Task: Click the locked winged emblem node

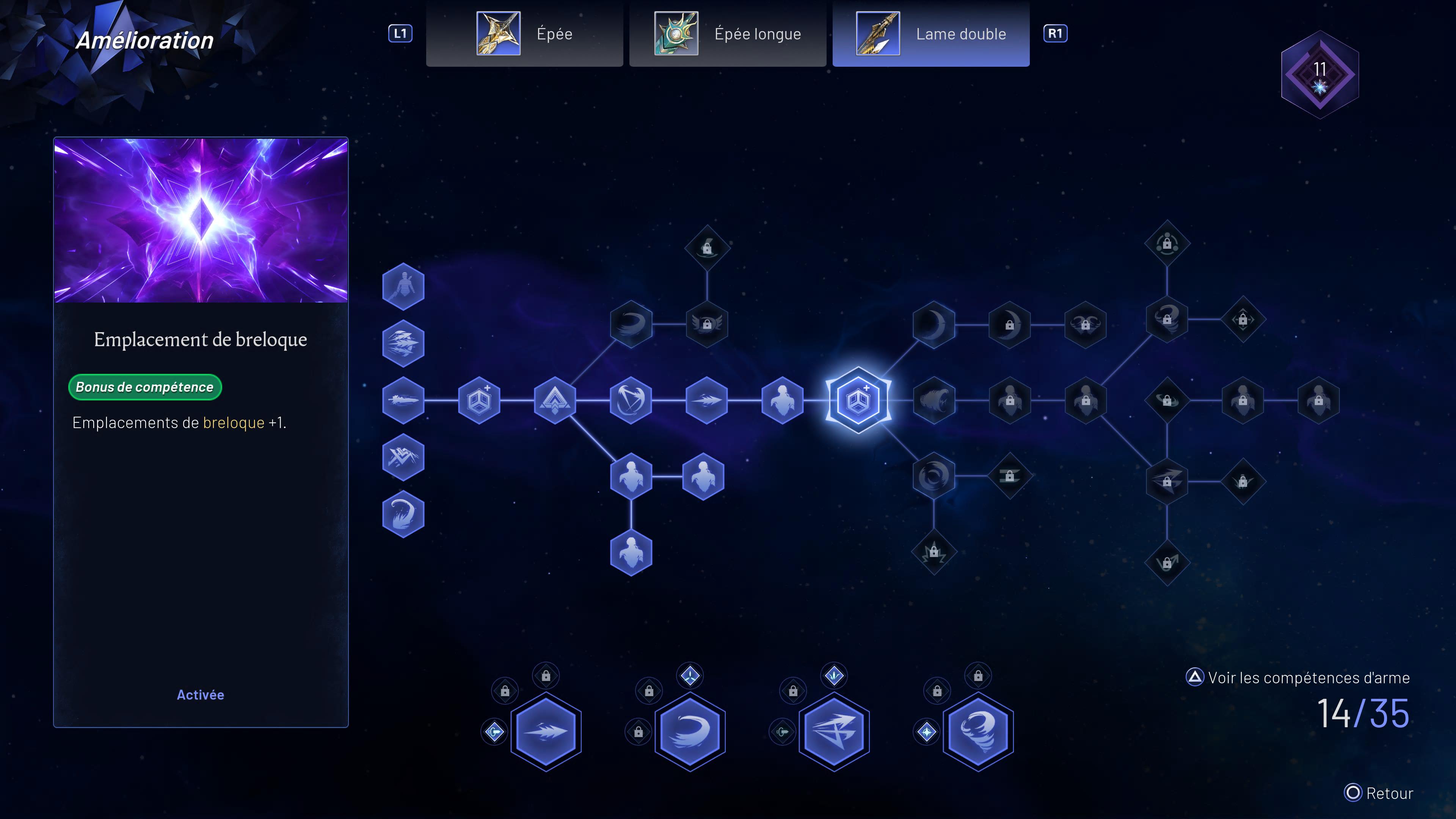Action: [706, 324]
